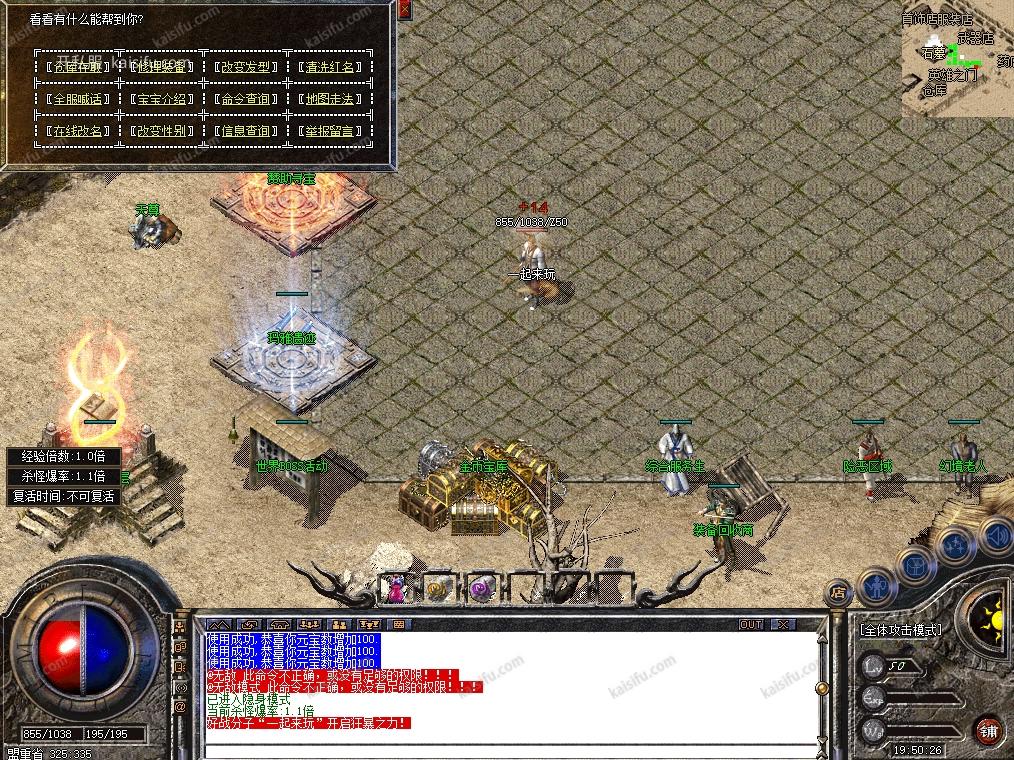
Task: Open the 信息查询 info lookup option
Action: 245,131
